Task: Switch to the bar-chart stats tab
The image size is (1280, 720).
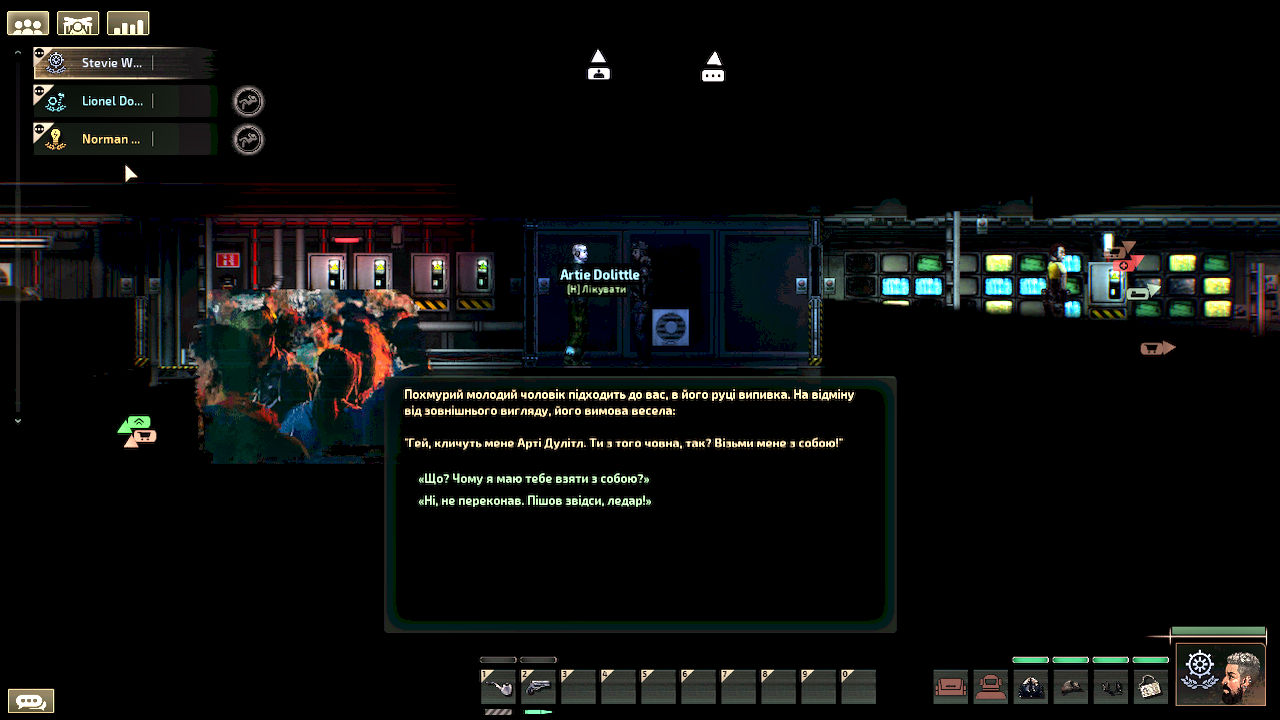Action: 128,23
